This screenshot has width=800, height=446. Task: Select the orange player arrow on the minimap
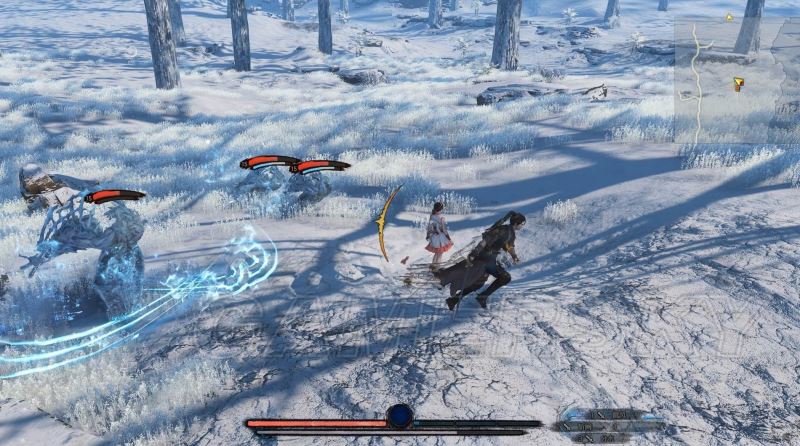point(738,84)
